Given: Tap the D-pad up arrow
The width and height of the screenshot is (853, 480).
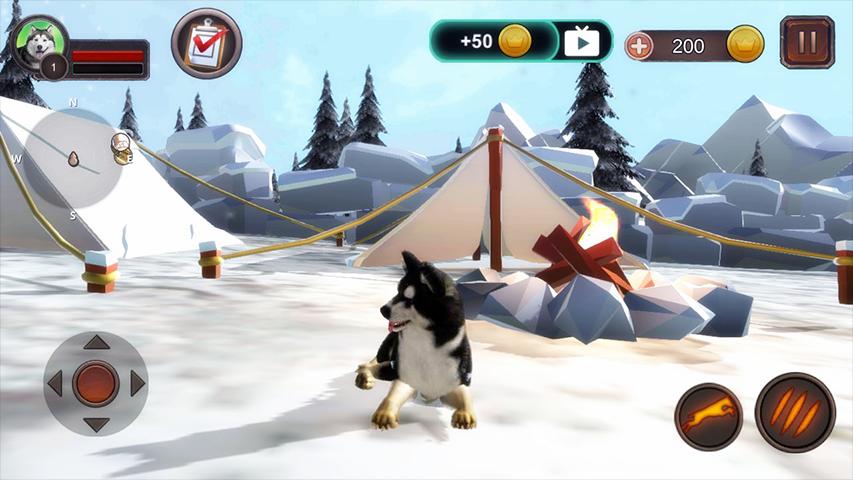Looking at the screenshot, I should pos(96,343).
